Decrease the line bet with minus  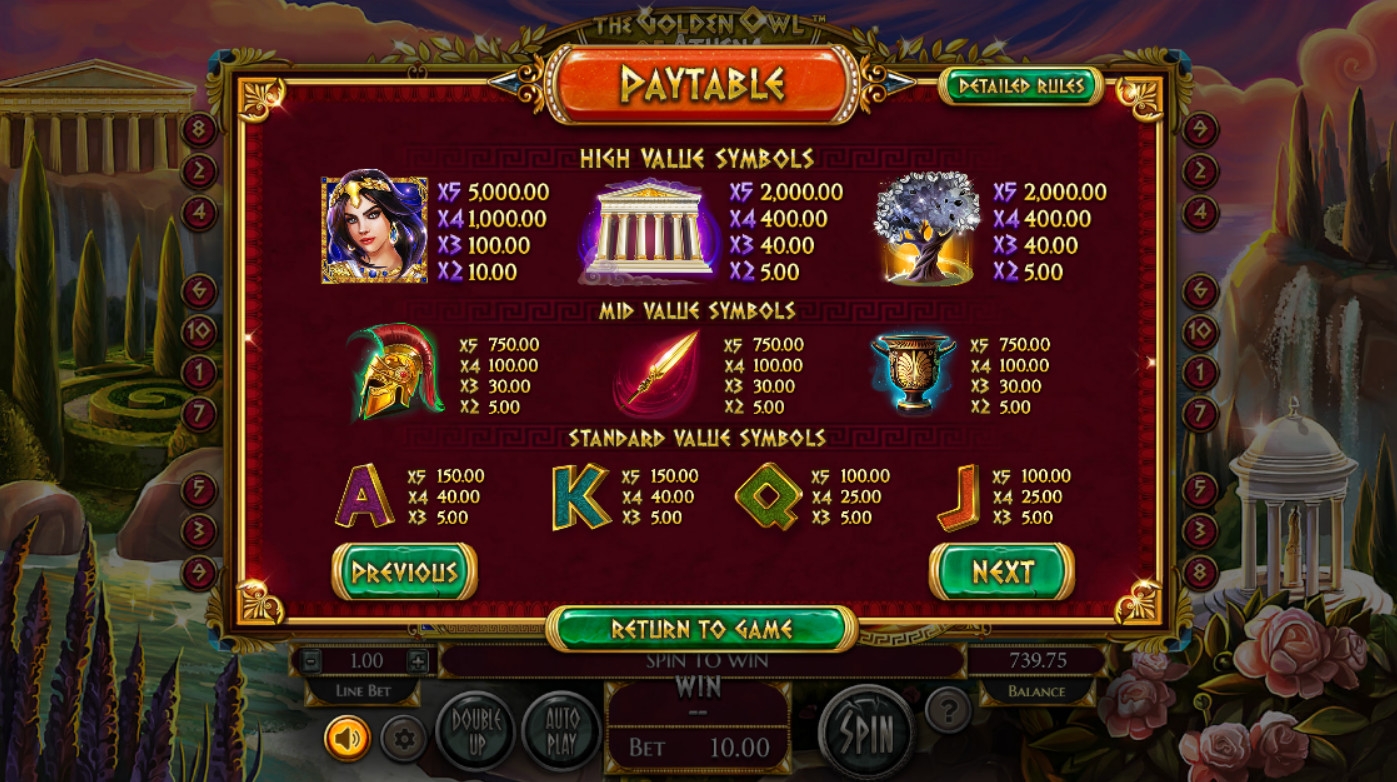coord(311,661)
